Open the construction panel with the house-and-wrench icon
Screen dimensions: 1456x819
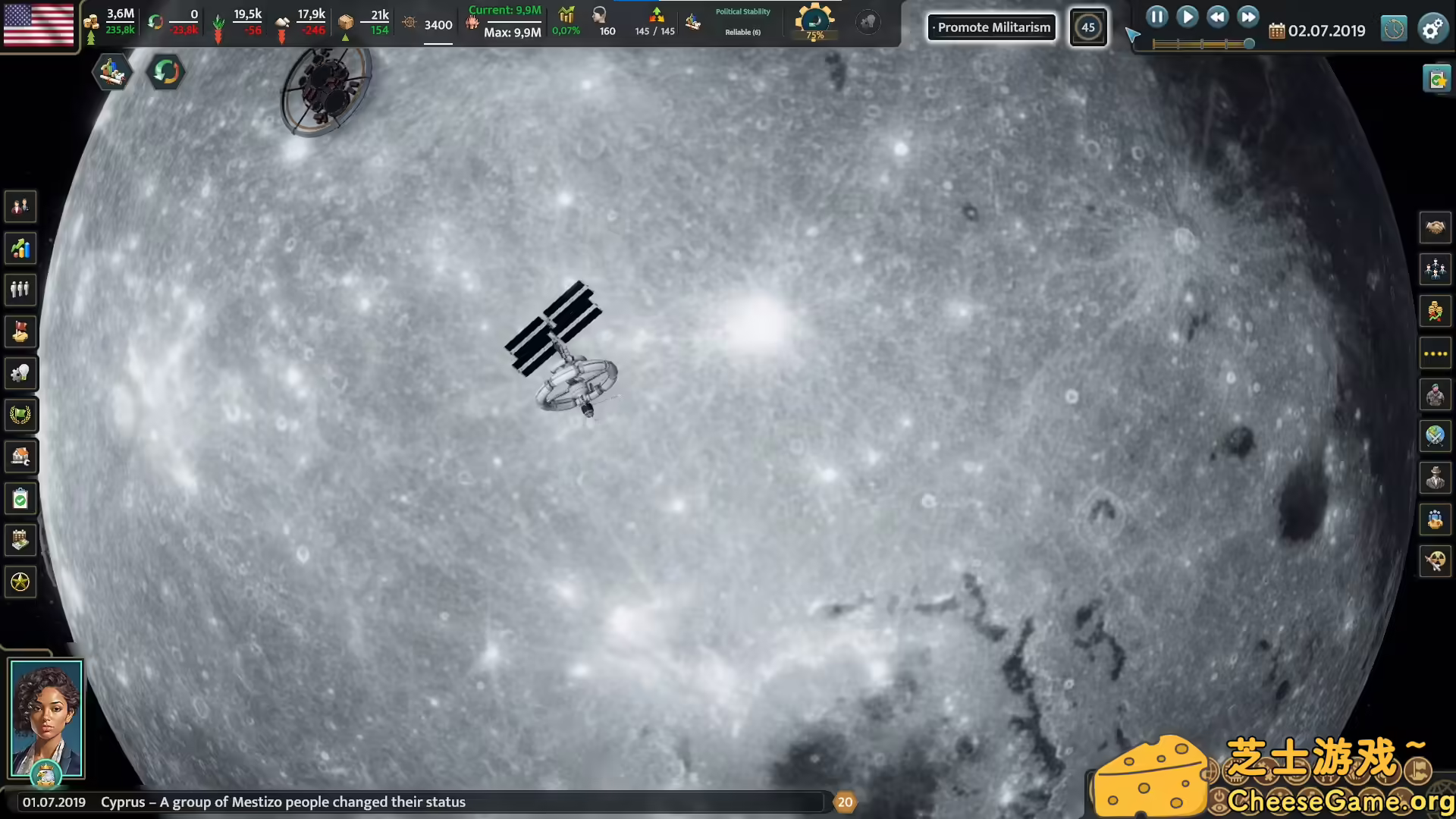(20, 457)
